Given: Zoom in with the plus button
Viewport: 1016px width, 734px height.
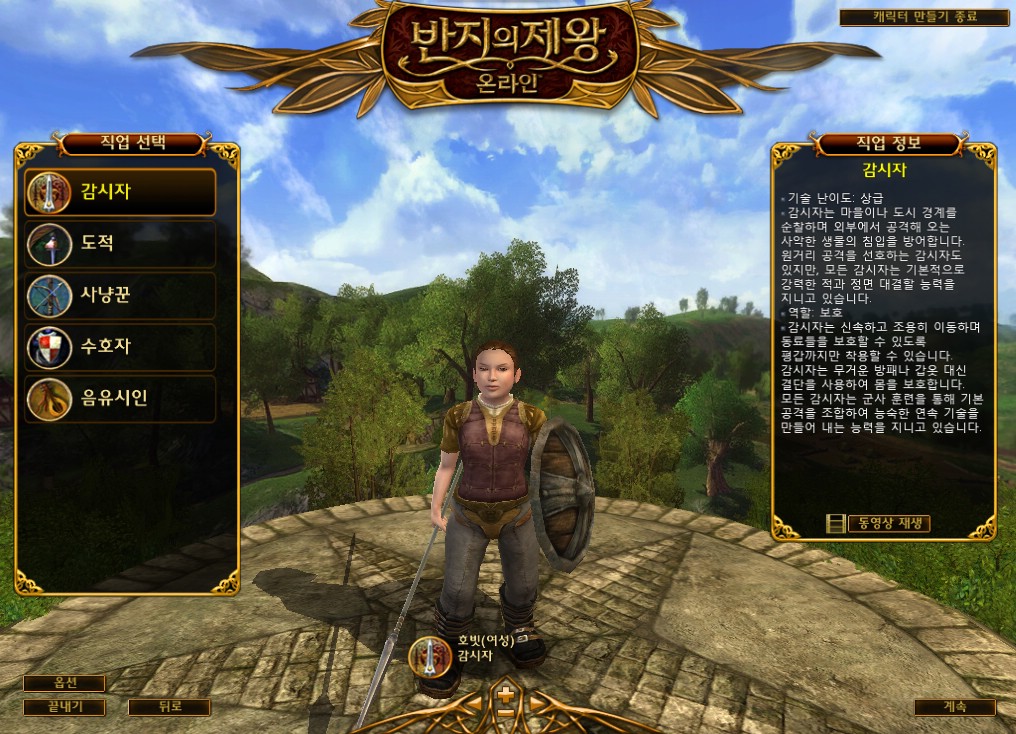Looking at the screenshot, I should (505, 692).
